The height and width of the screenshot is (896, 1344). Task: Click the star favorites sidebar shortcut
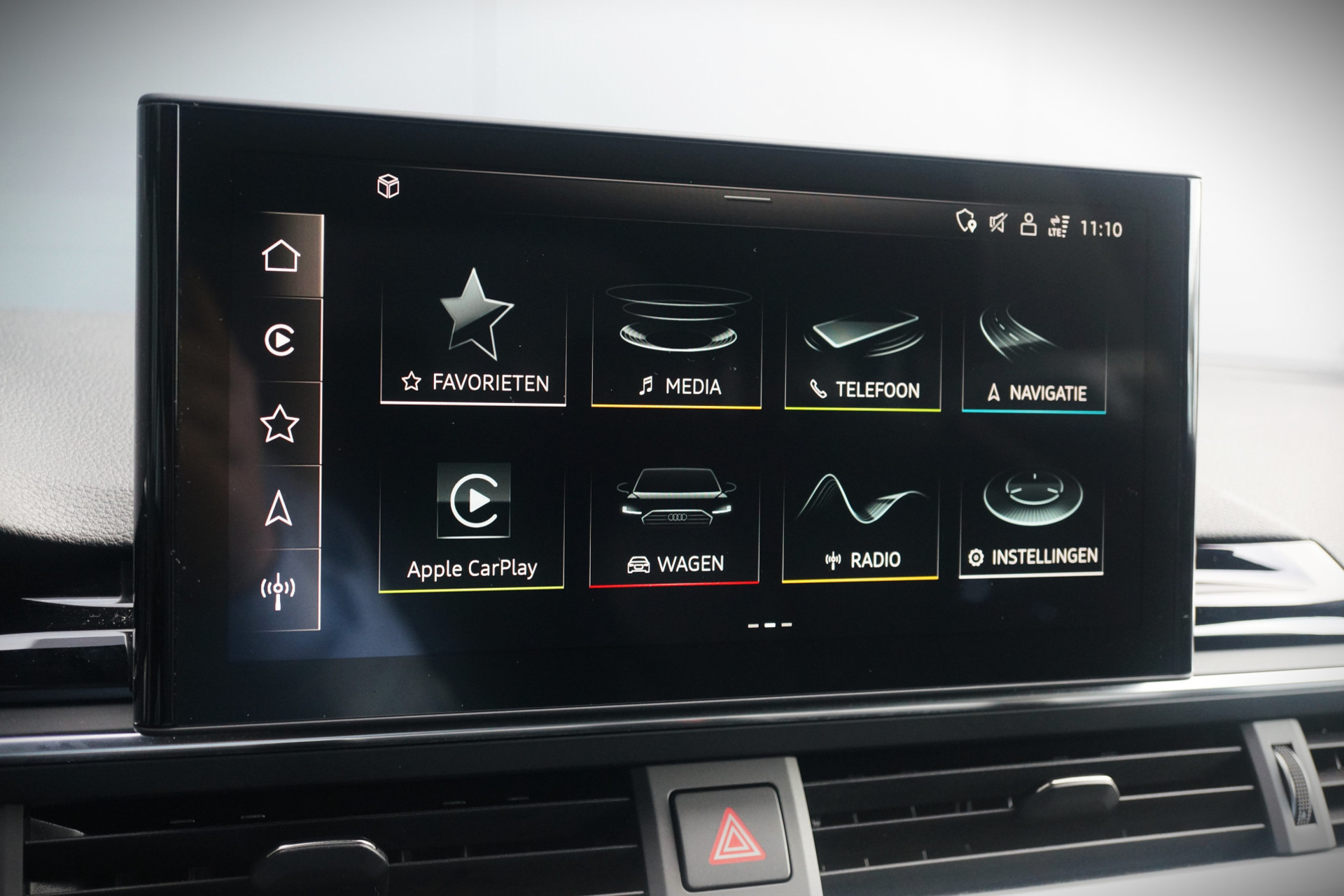(x=279, y=423)
